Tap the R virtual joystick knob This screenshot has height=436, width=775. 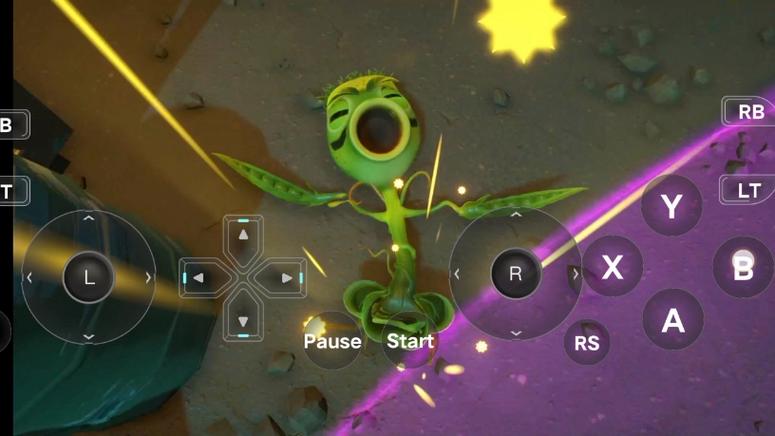pyautogui.click(x=516, y=274)
